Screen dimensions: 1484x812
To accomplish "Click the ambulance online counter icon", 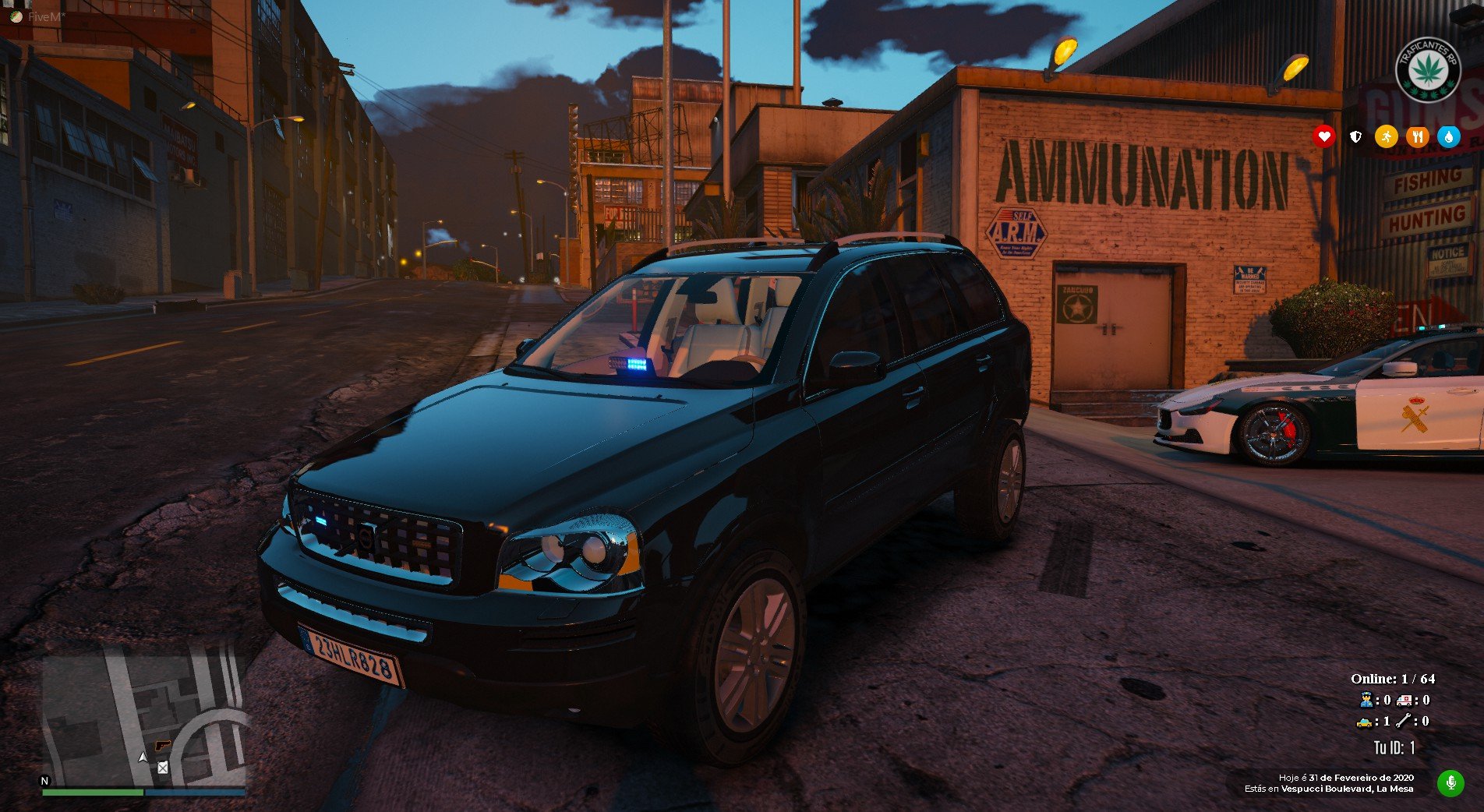I will pos(1404,700).
